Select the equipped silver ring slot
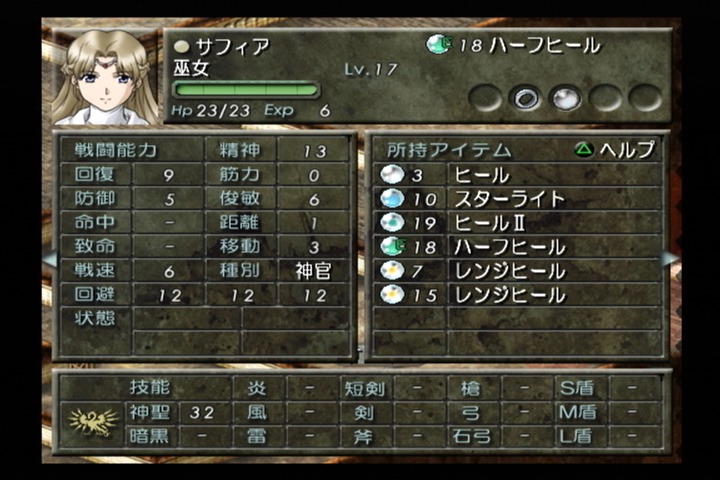Screen dimensions: 720x480 [526, 97]
